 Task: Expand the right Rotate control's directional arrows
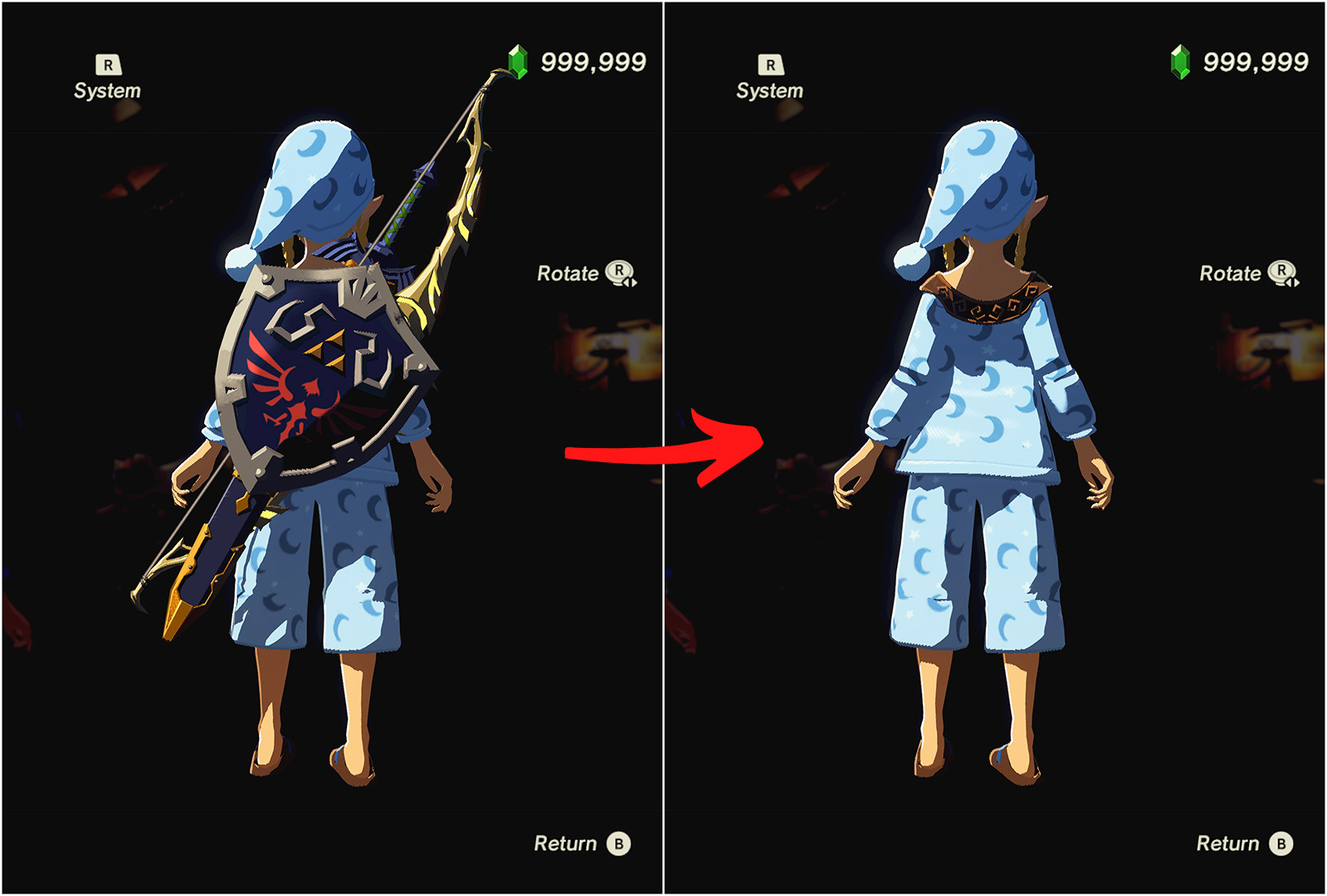tap(1291, 282)
